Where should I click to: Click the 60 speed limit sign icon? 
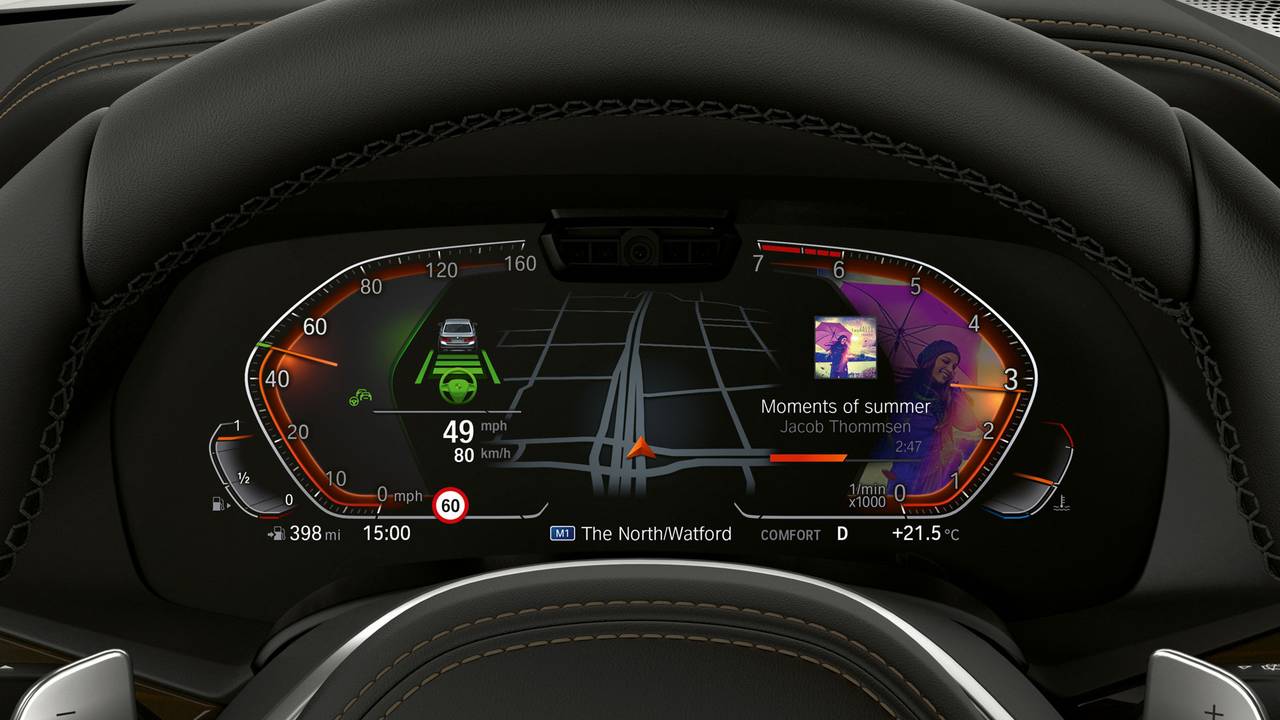pyautogui.click(x=451, y=506)
